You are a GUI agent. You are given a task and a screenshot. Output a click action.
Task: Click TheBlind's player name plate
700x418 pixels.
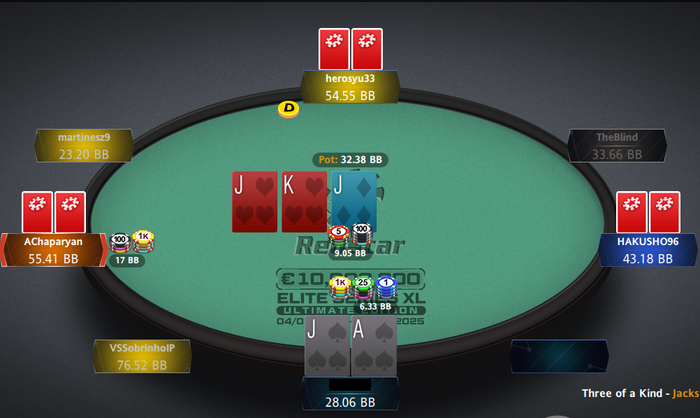pos(615,146)
